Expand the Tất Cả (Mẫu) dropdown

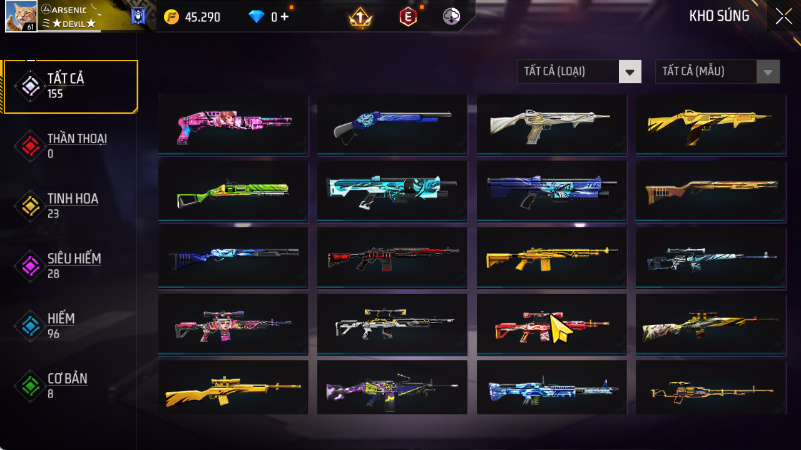(x=717, y=71)
